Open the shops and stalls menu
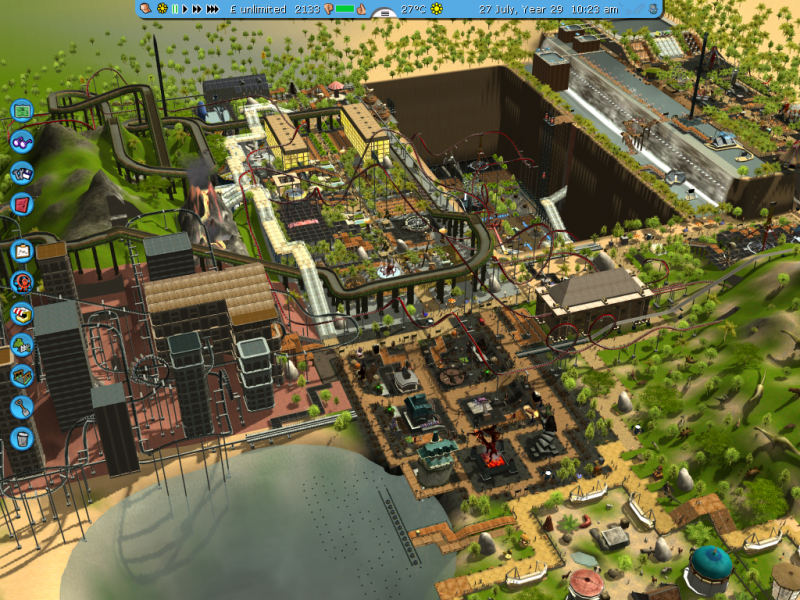 point(22,313)
